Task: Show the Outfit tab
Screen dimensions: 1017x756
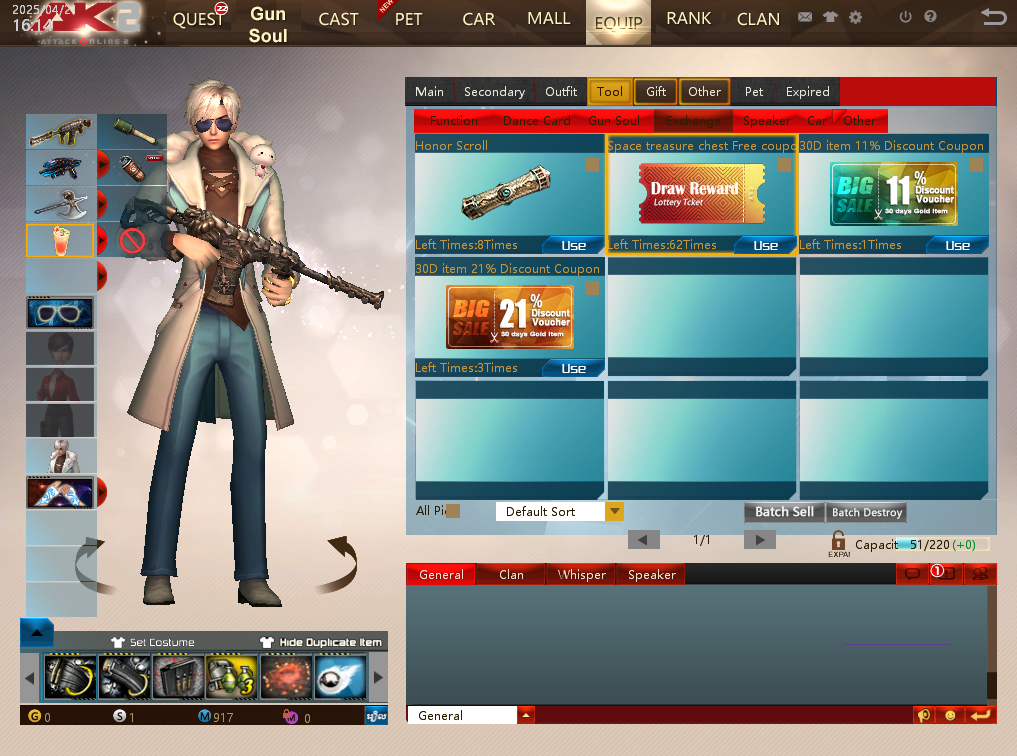Action: tap(561, 92)
